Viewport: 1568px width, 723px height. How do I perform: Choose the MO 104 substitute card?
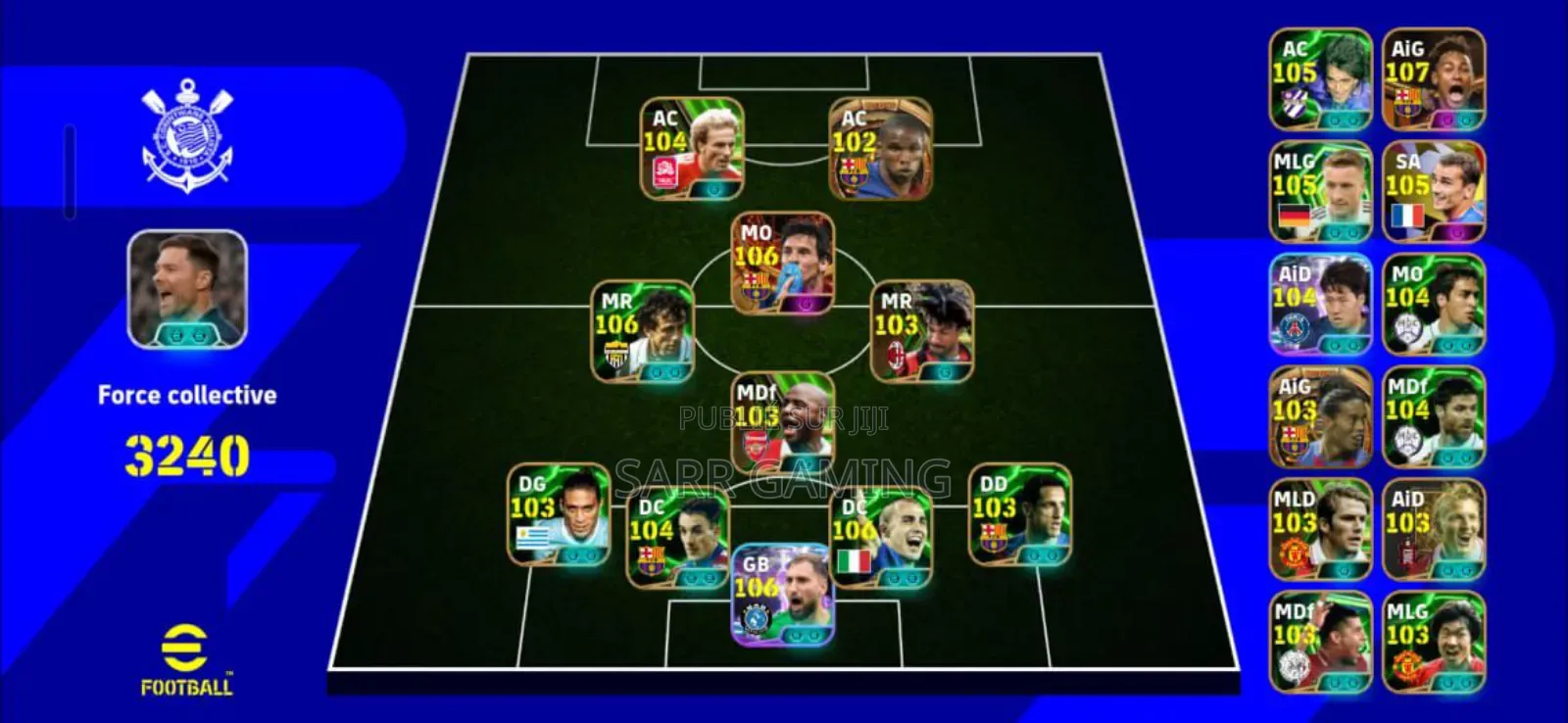[1433, 305]
